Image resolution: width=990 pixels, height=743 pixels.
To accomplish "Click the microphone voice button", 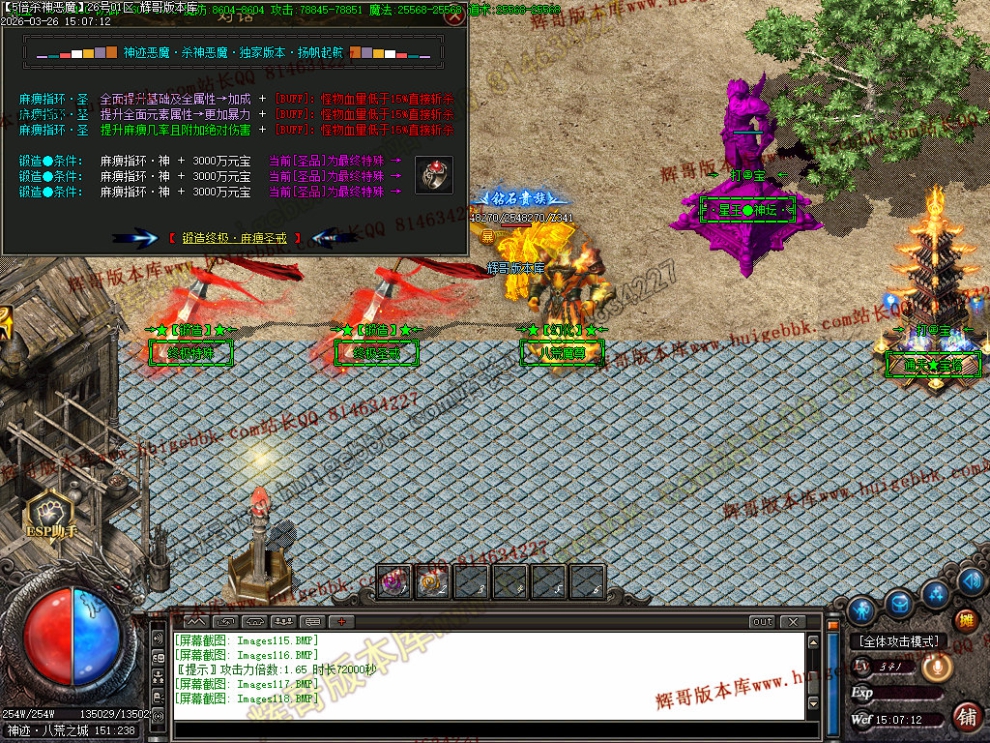I will 938,666.
